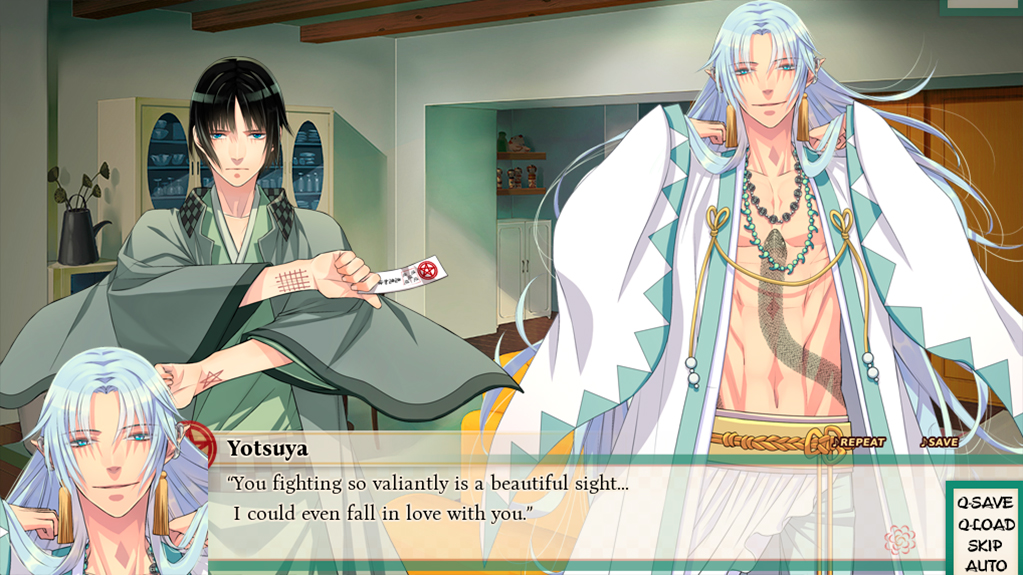Turn on AUTO text advance
Screen dimensions: 1023x575
coord(985,566)
